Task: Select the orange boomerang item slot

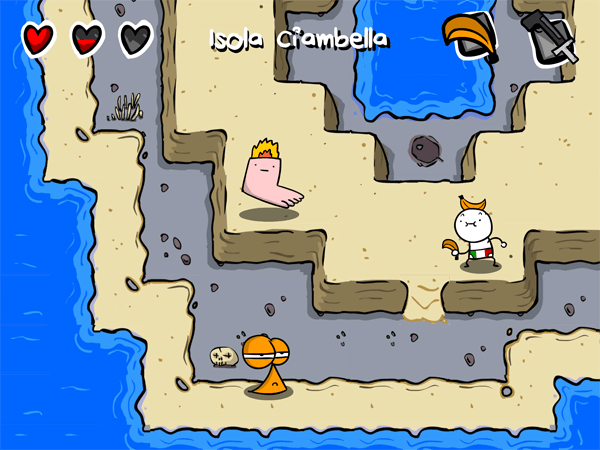Action: (x=471, y=38)
